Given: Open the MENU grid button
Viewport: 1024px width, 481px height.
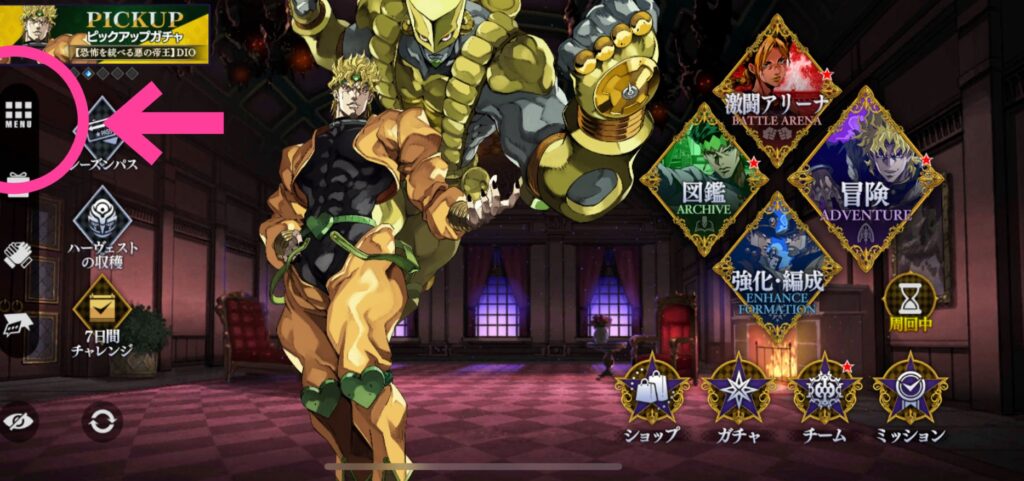Looking at the screenshot, I should 20,118.
